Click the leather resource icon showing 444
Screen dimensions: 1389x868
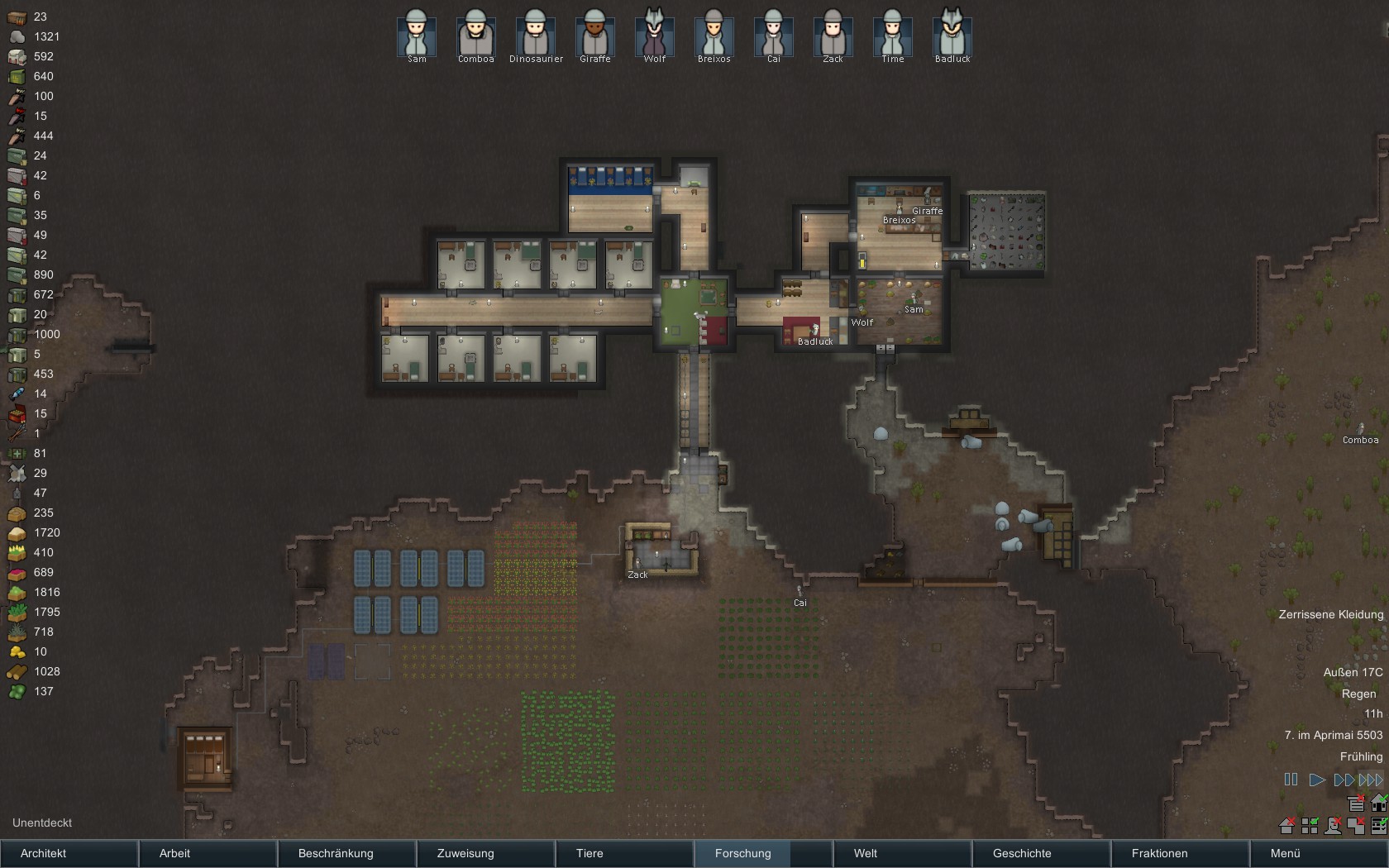point(16,136)
